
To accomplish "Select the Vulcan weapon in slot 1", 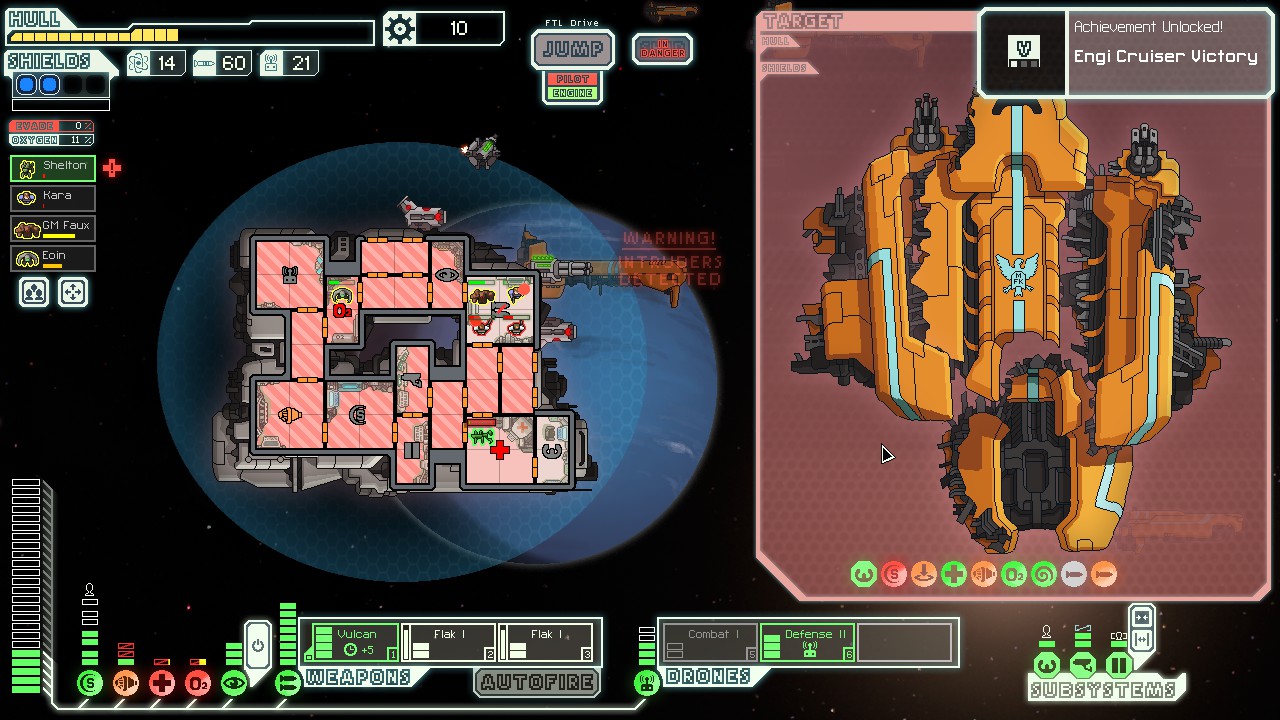I will (x=355, y=640).
